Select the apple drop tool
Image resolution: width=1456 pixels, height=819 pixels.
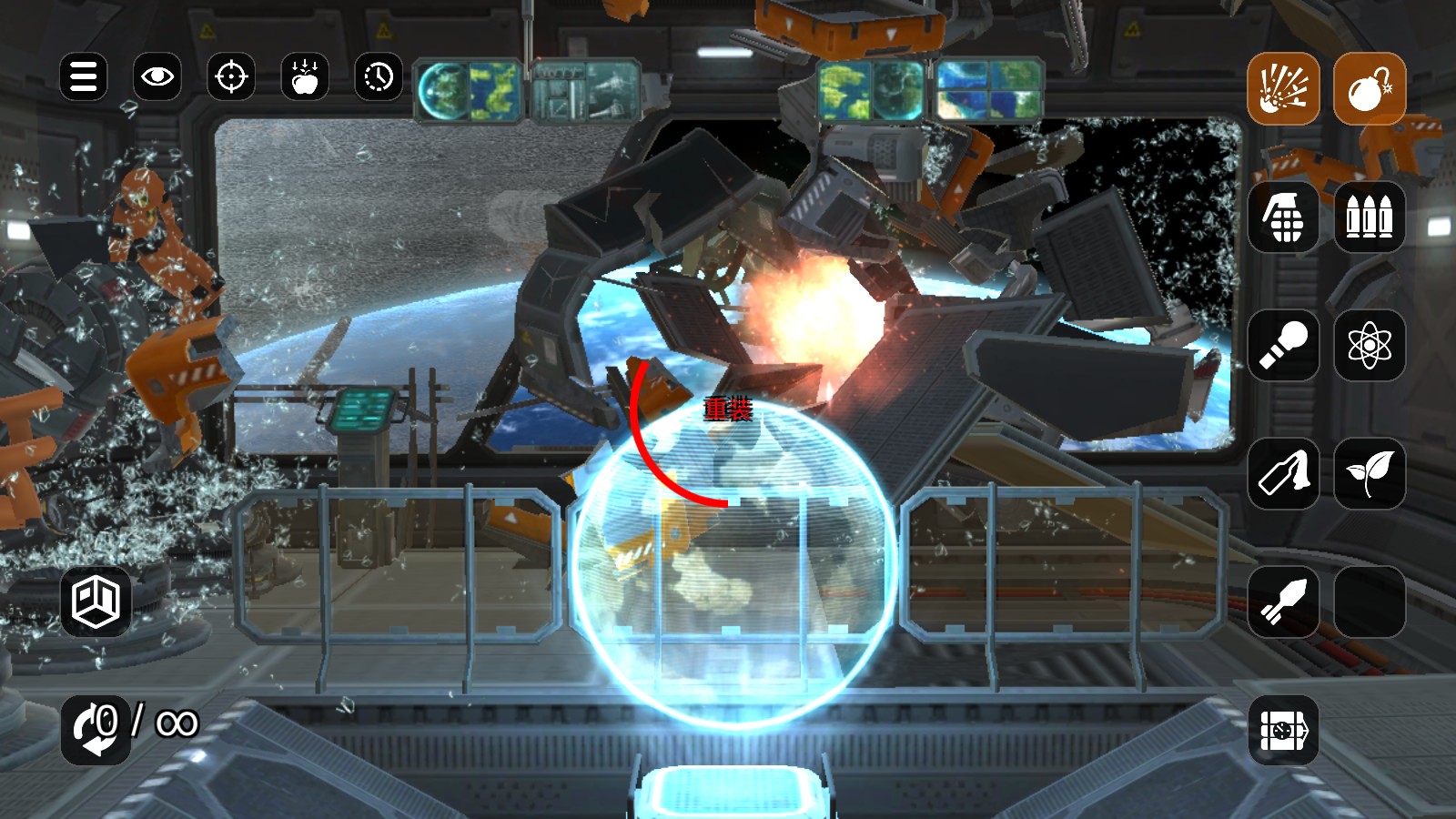(305, 77)
